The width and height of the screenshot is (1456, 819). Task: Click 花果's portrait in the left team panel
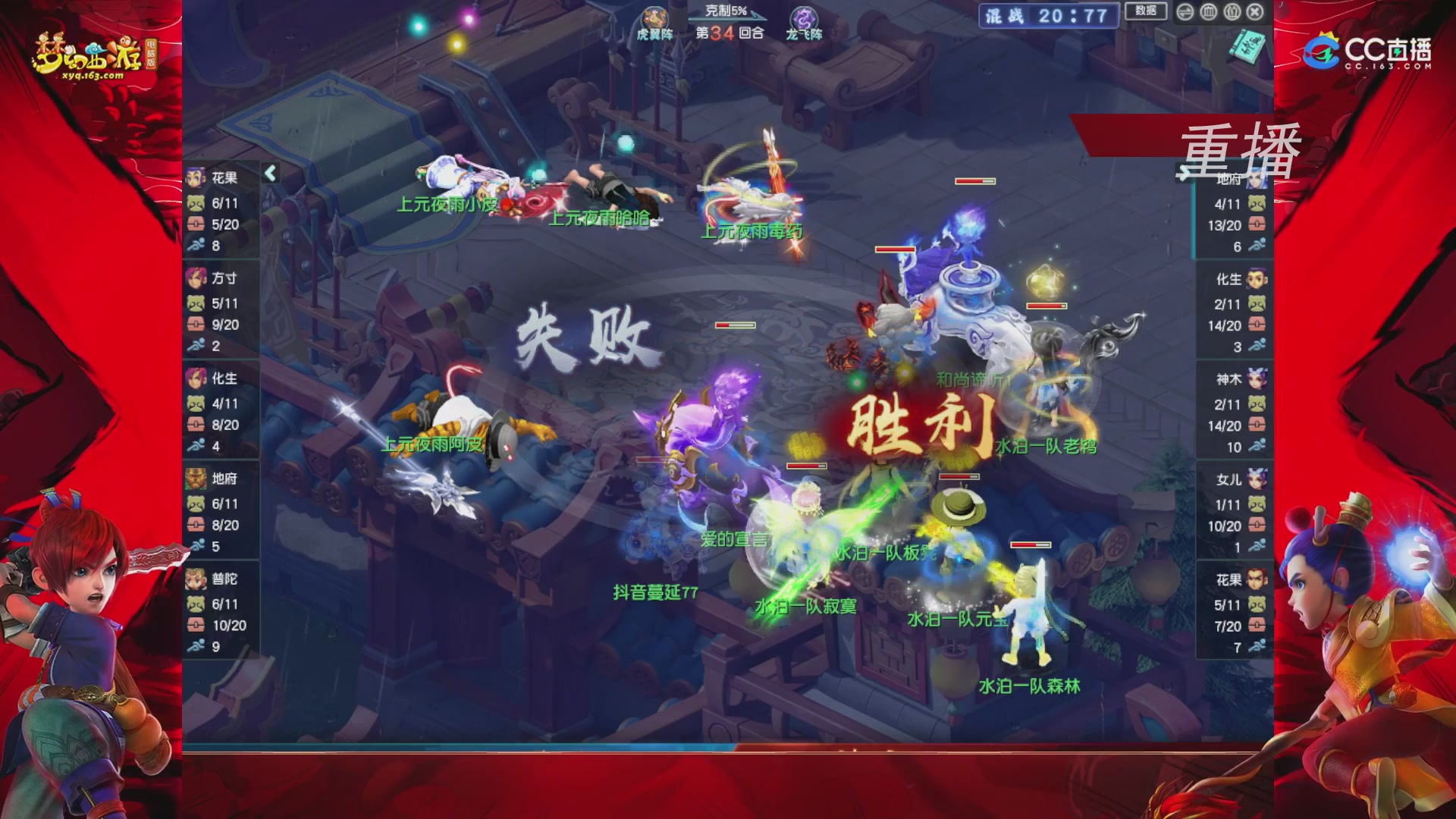(195, 176)
